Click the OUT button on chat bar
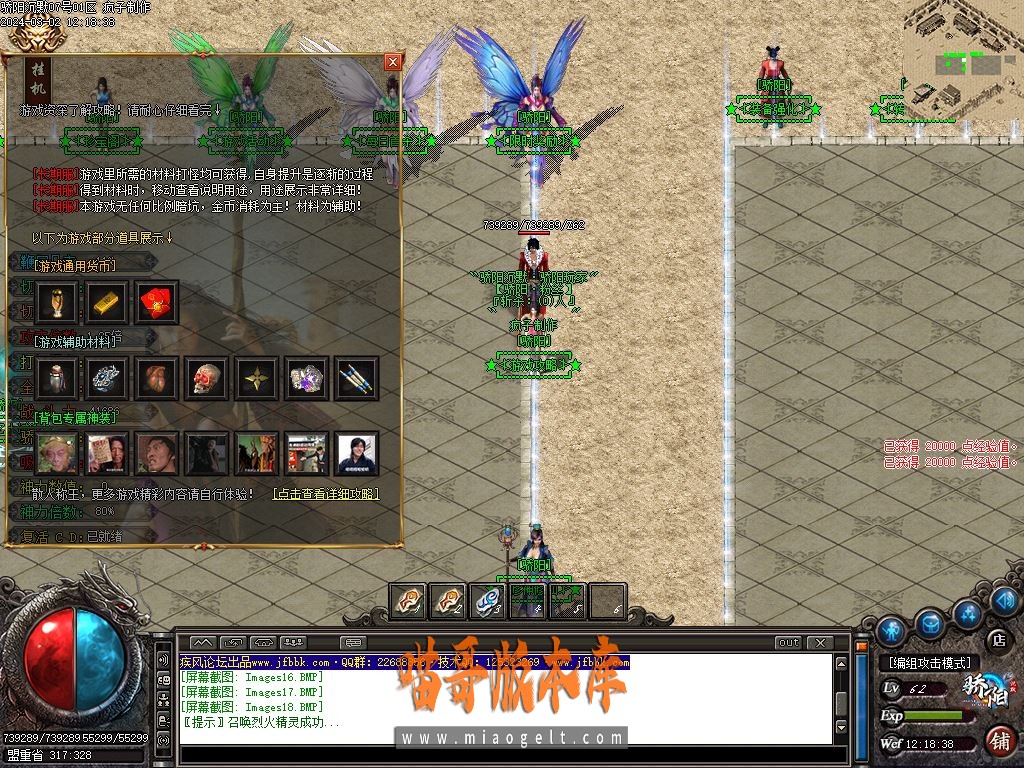 789,642
